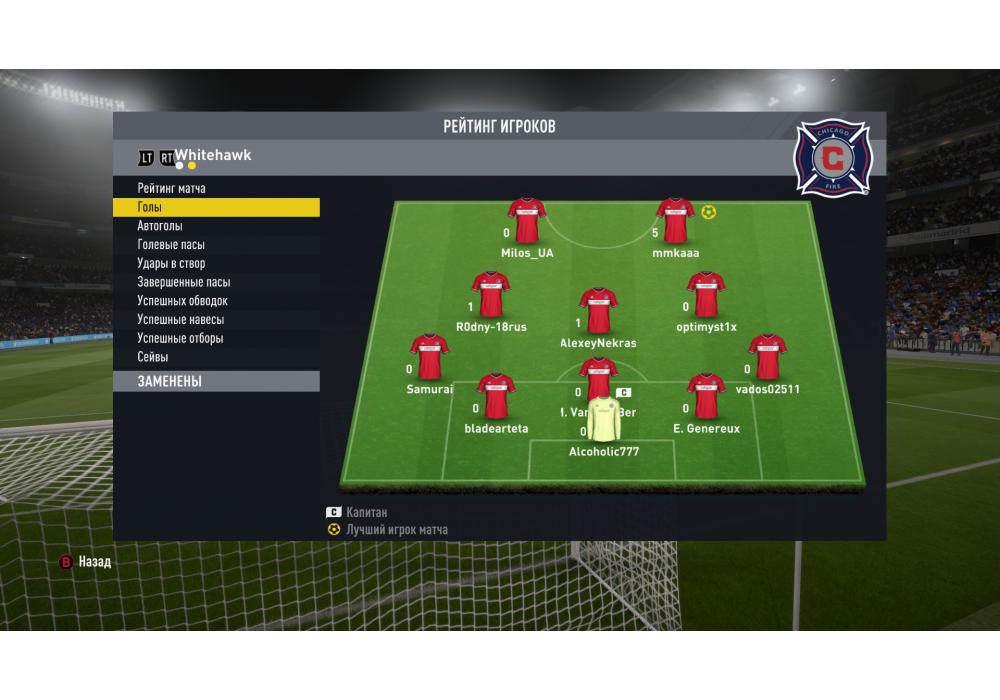
Task: Pick player Milos_UA on the pitch
Action: (x=527, y=221)
